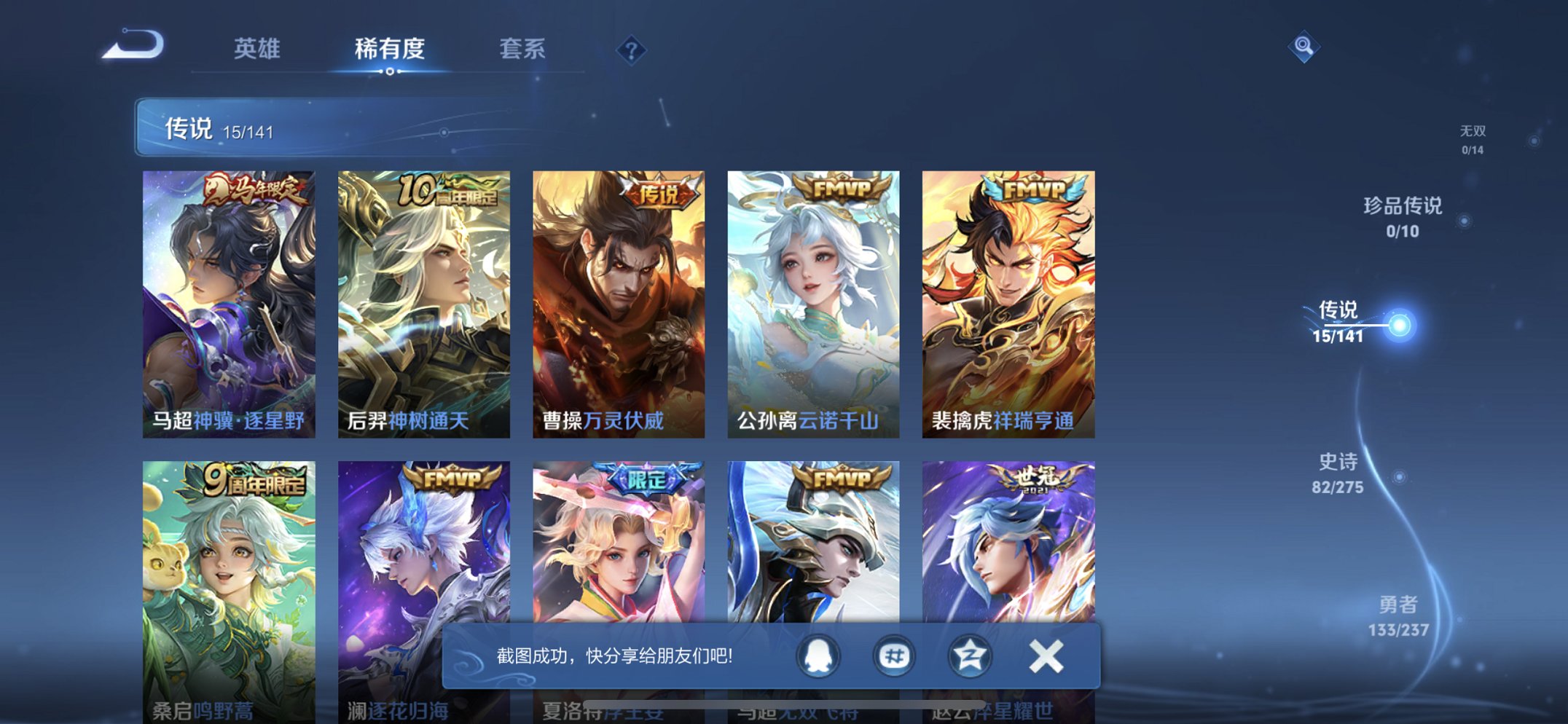Share screenshot via the QQ icon
Image resolution: width=1568 pixels, height=724 pixels.
pyautogui.click(x=820, y=655)
